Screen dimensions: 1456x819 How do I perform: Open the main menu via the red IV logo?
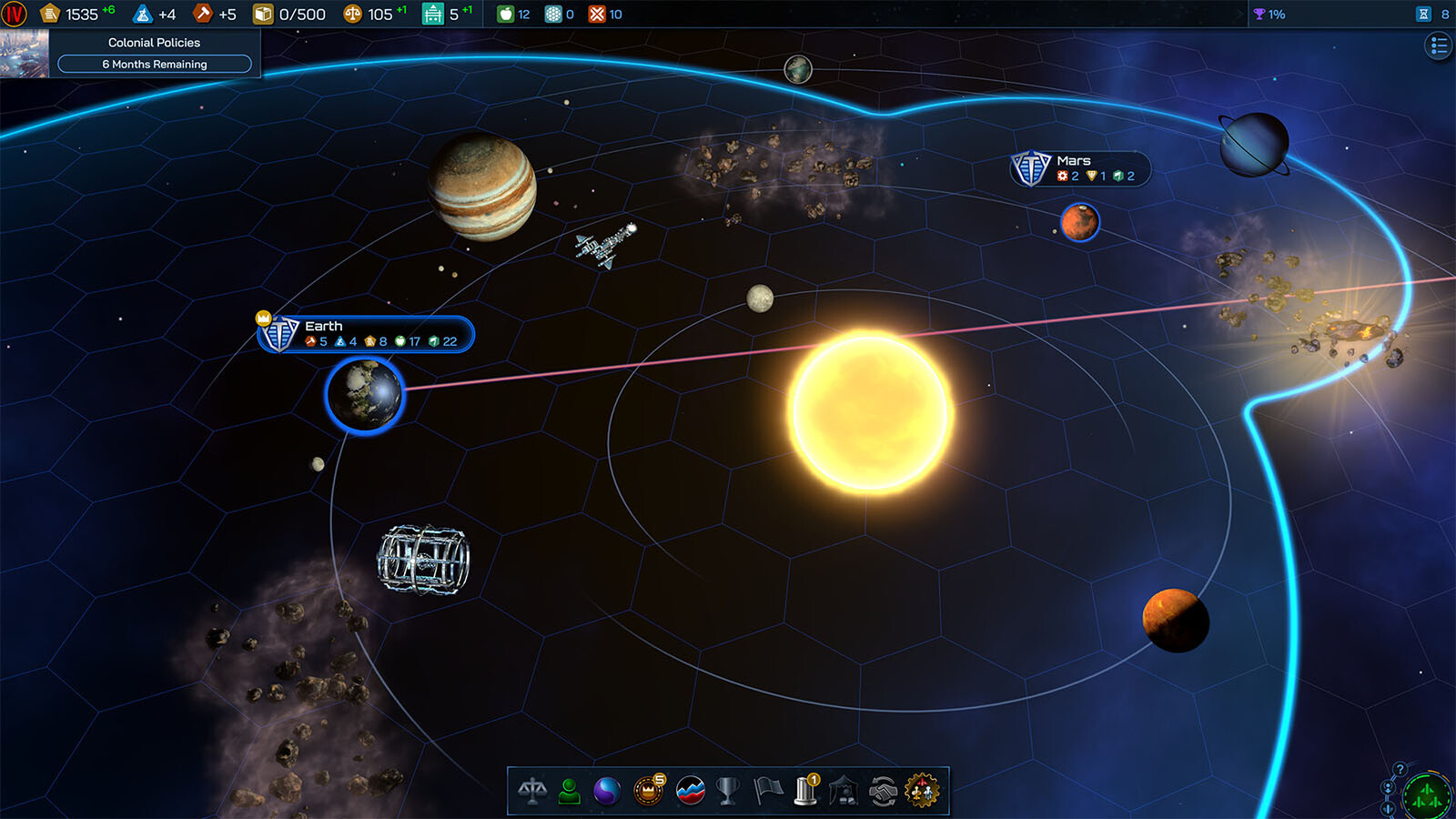pos(15,14)
